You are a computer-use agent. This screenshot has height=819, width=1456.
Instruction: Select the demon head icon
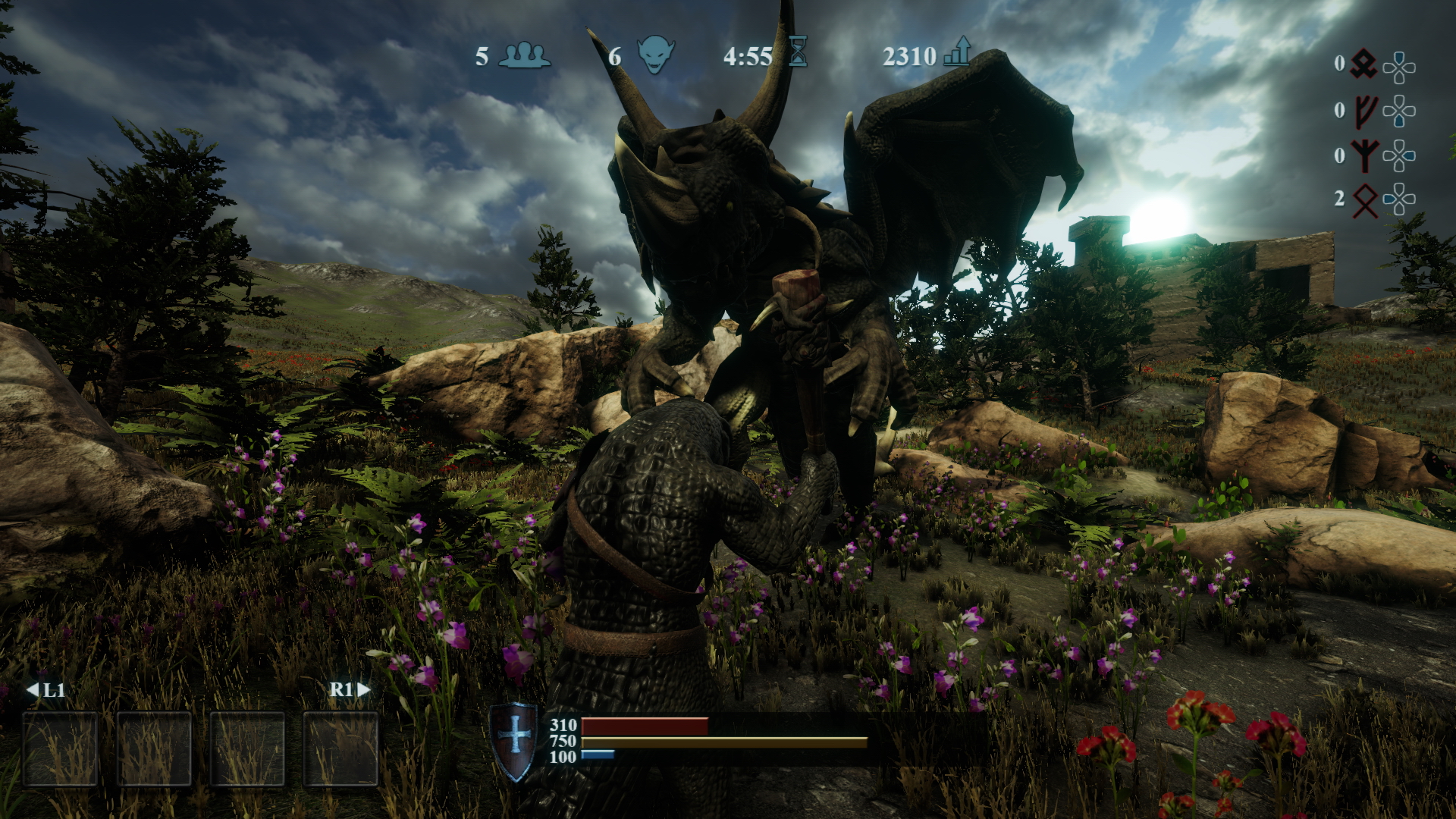pyautogui.click(x=655, y=55)
